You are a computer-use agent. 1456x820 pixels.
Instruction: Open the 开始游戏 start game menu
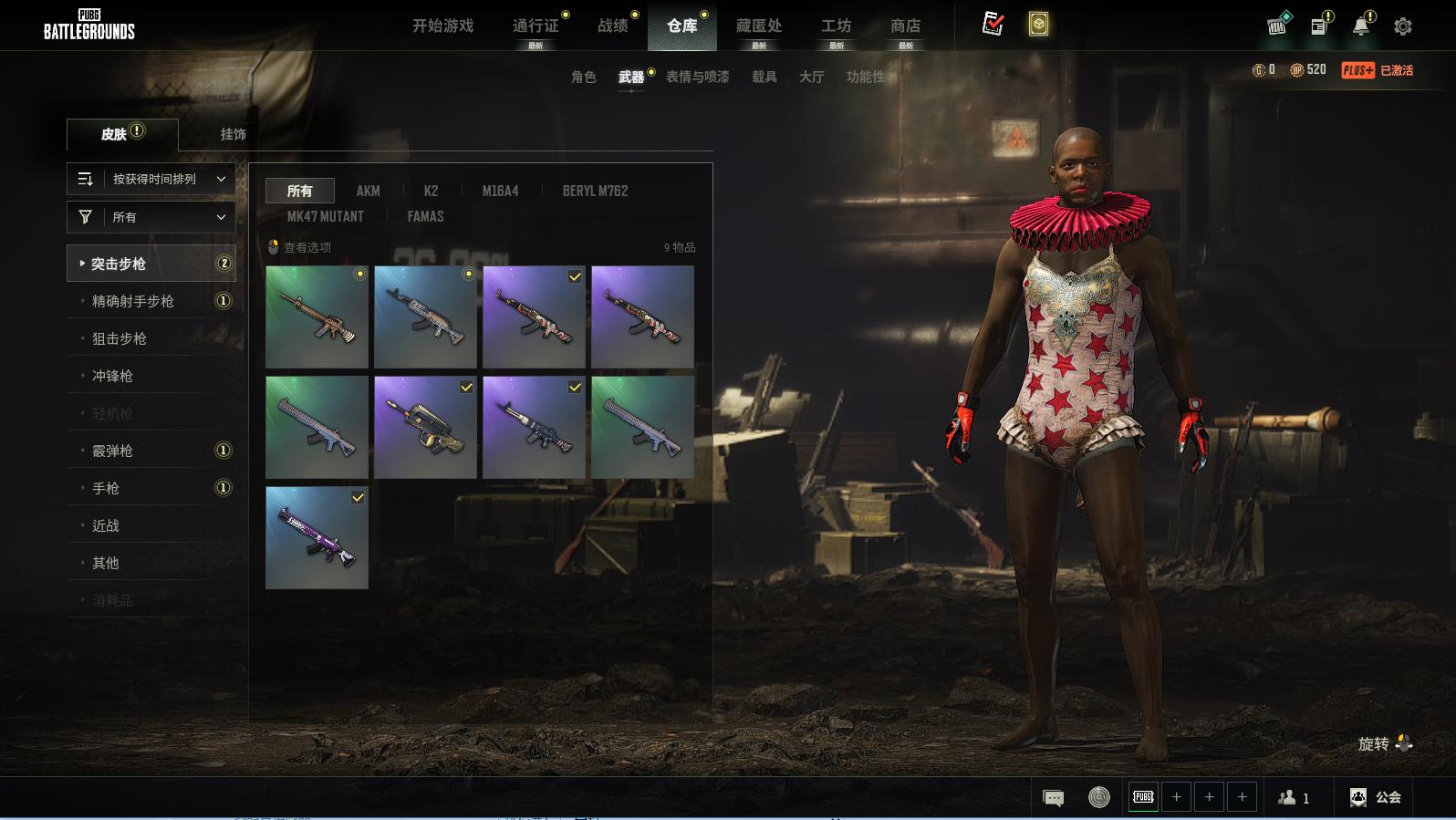click(442, 26)
